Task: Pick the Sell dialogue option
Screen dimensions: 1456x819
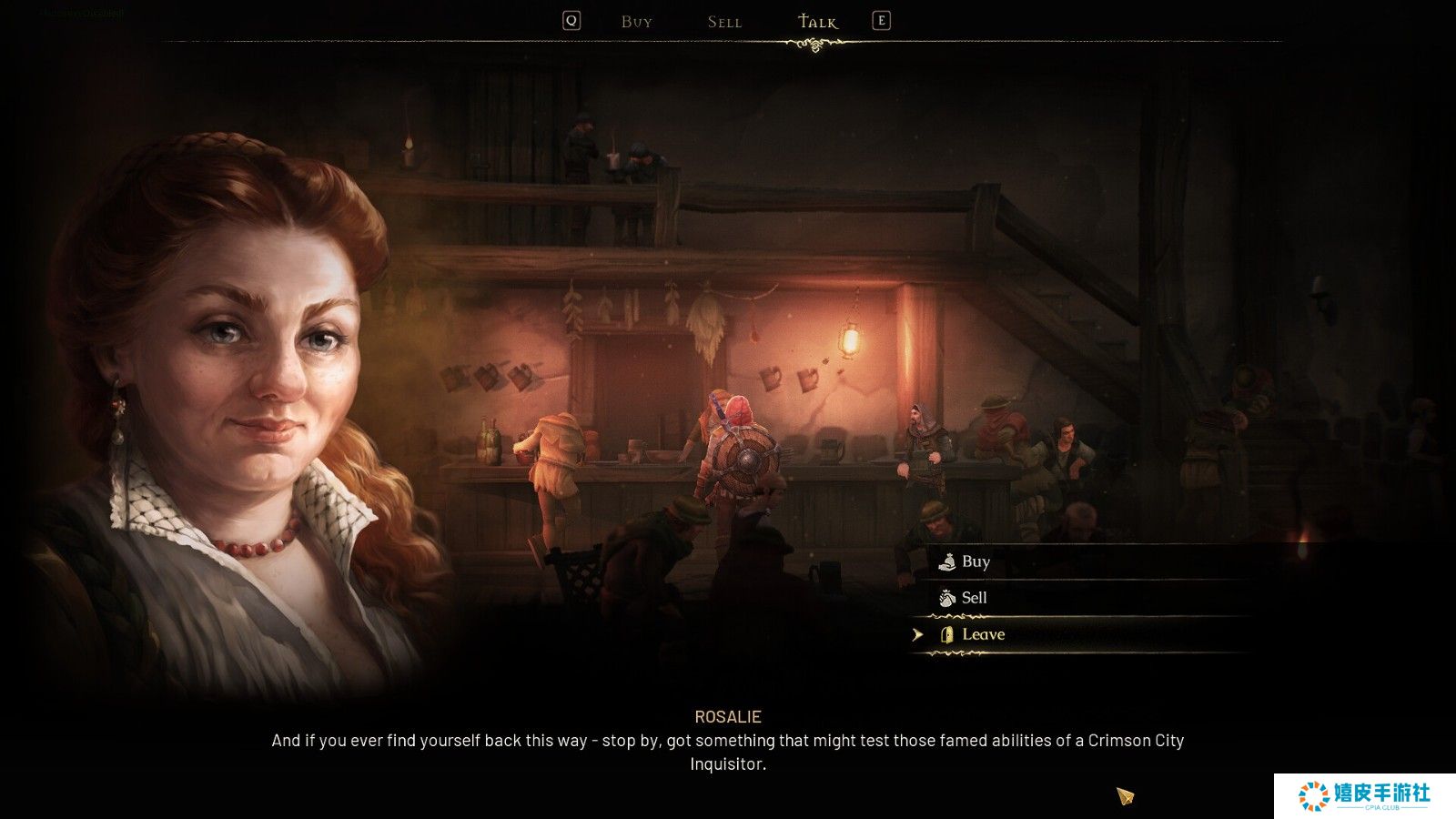Action: [974, 598]
